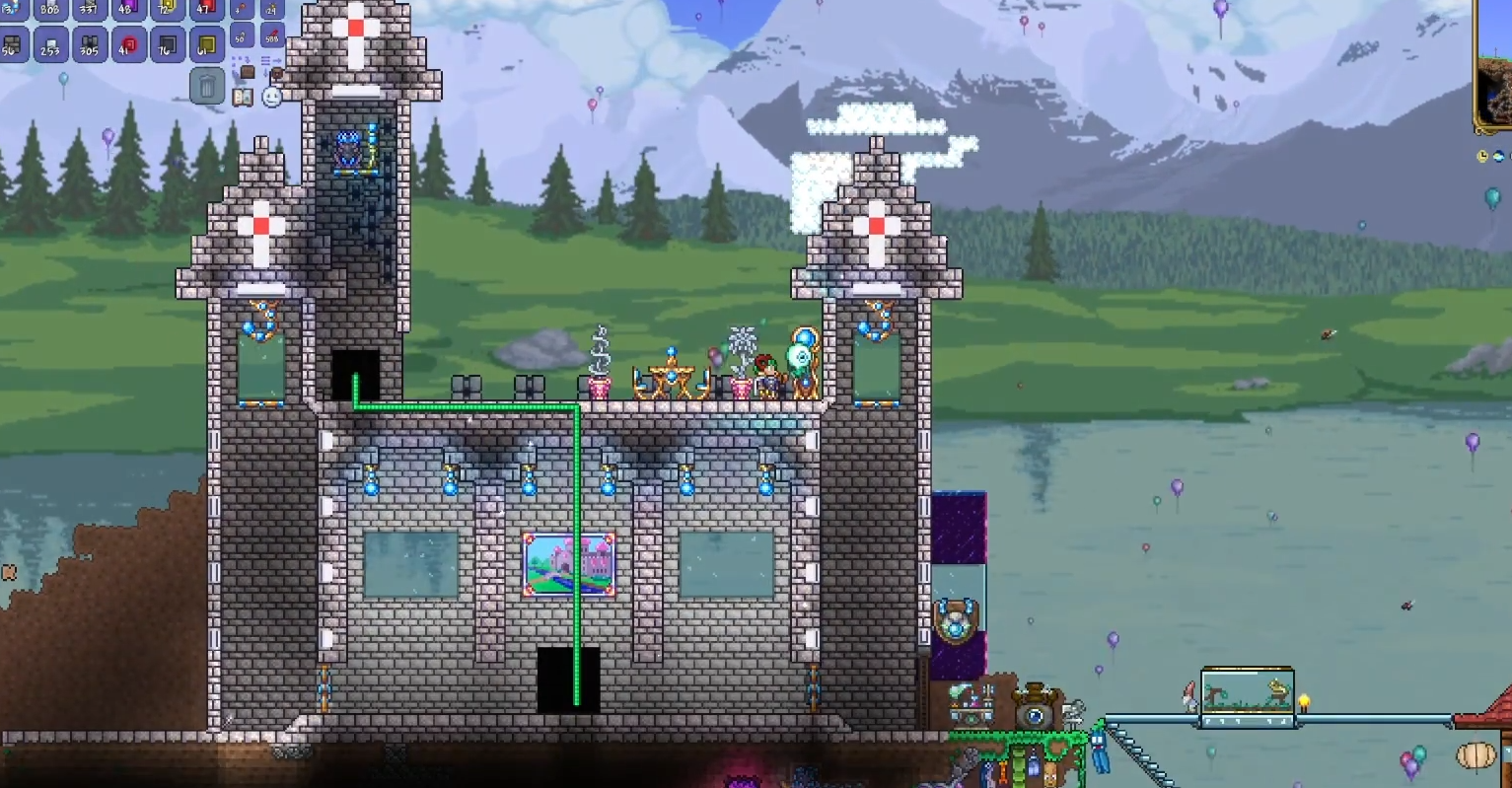Select the red item stack of 47
The height and width of the screenshot is (788, 1512).
click(206, 9)
